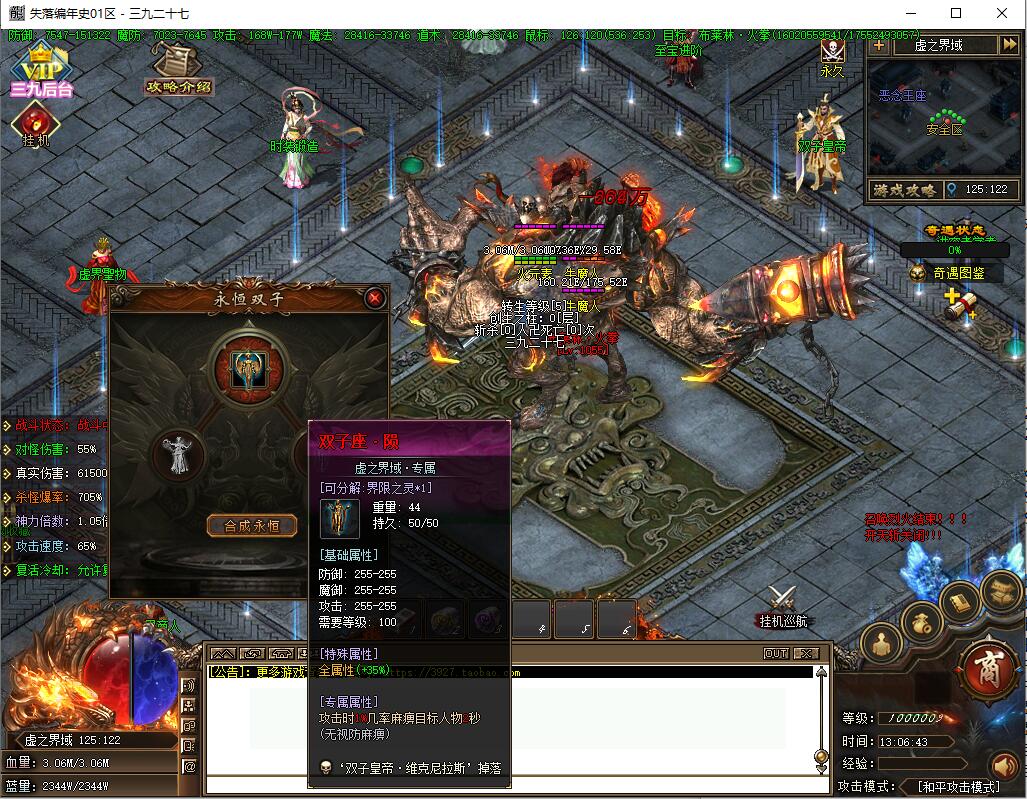Image resolution: width=1027 pixels, height=799 pixels.
Task: Click the minimap's double-arrow collapse button
Action: coord(1008,45)
